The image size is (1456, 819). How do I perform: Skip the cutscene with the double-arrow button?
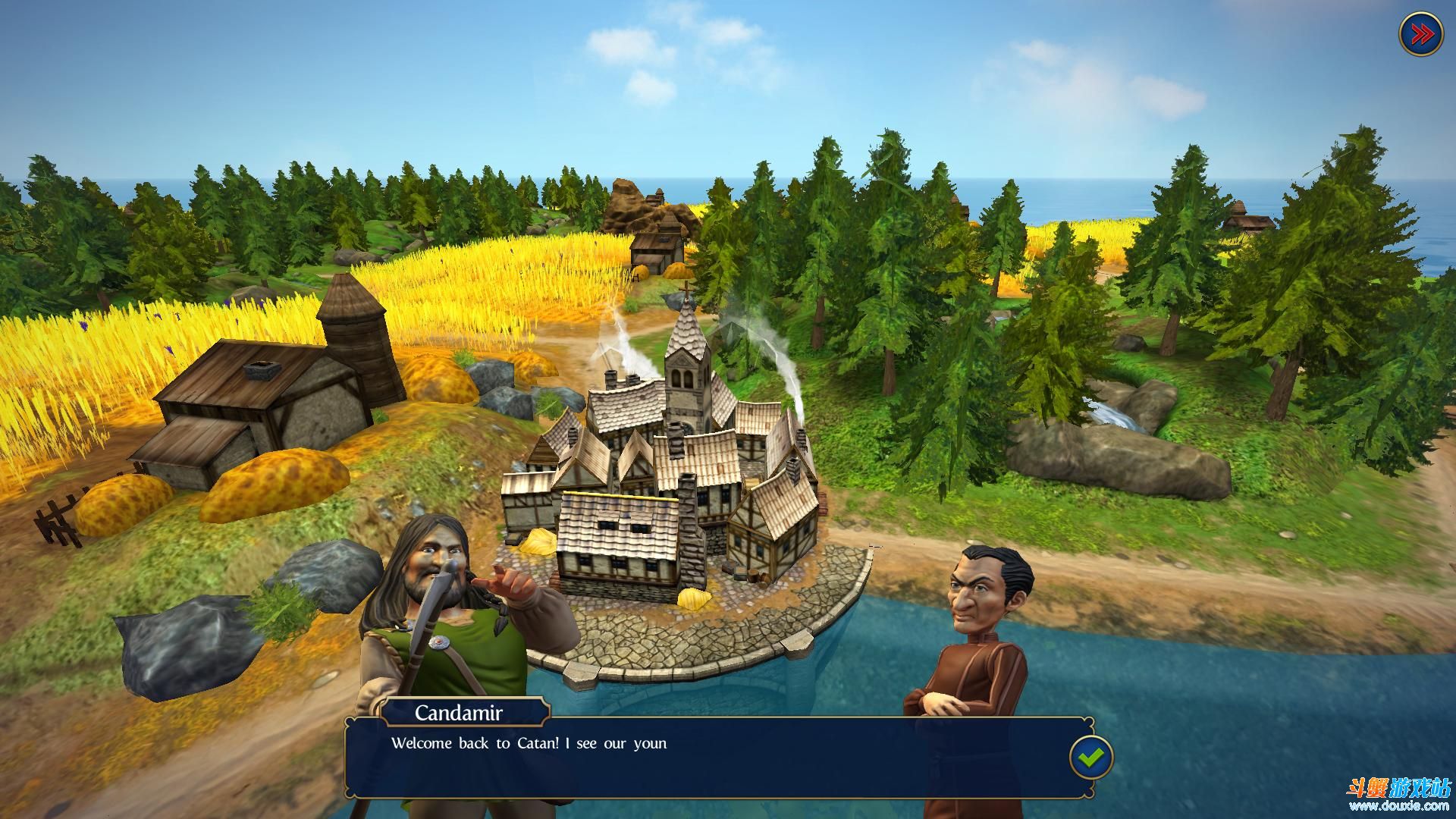(x=1420, y=34)
